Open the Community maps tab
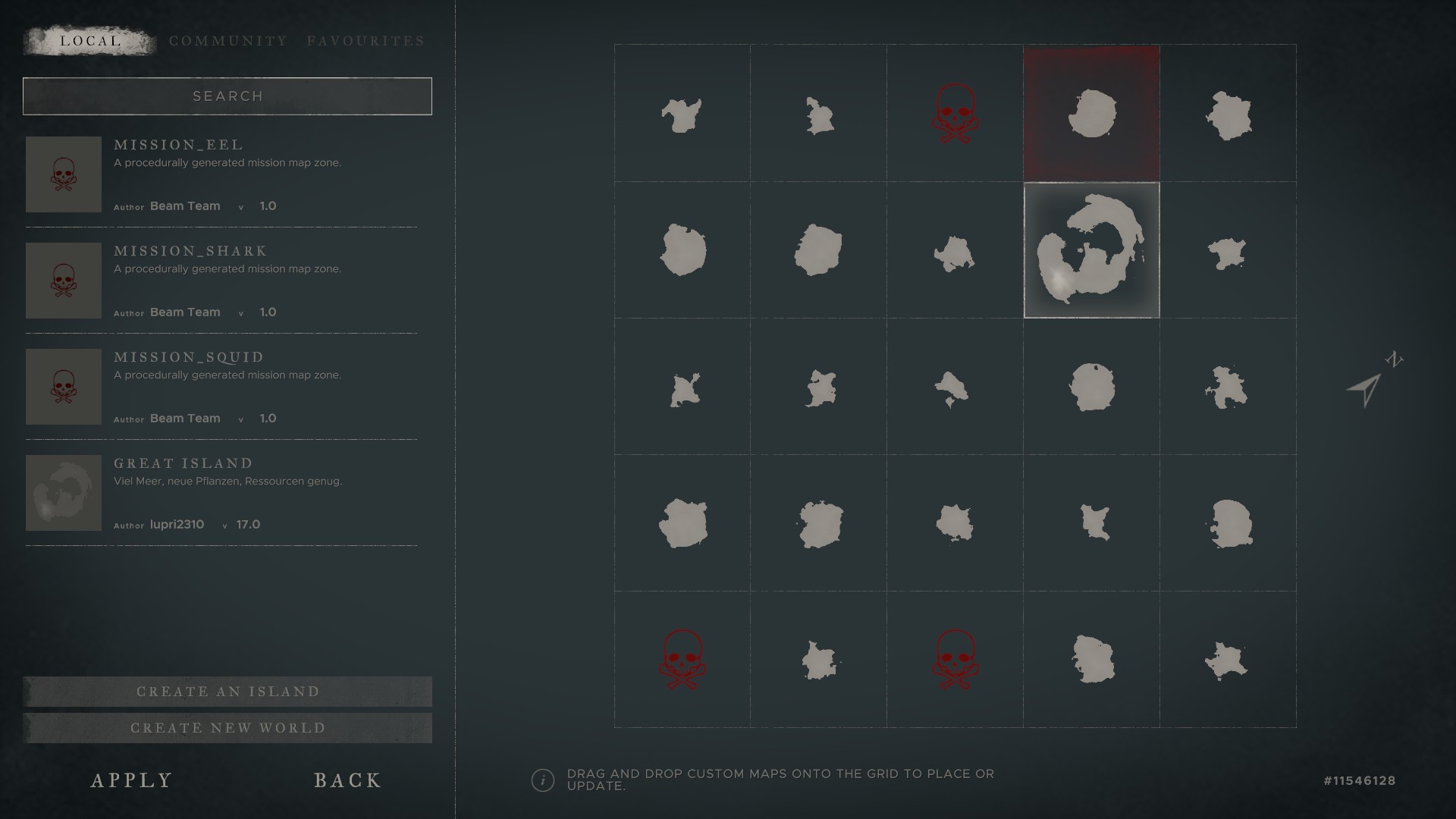 click(228, 41)
